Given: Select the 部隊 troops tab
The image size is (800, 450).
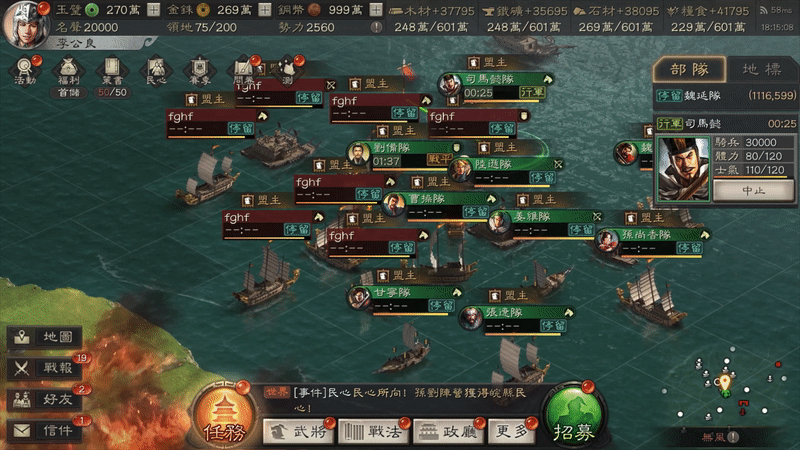Looking at the screenshot, I should click(x=689, y=69).
